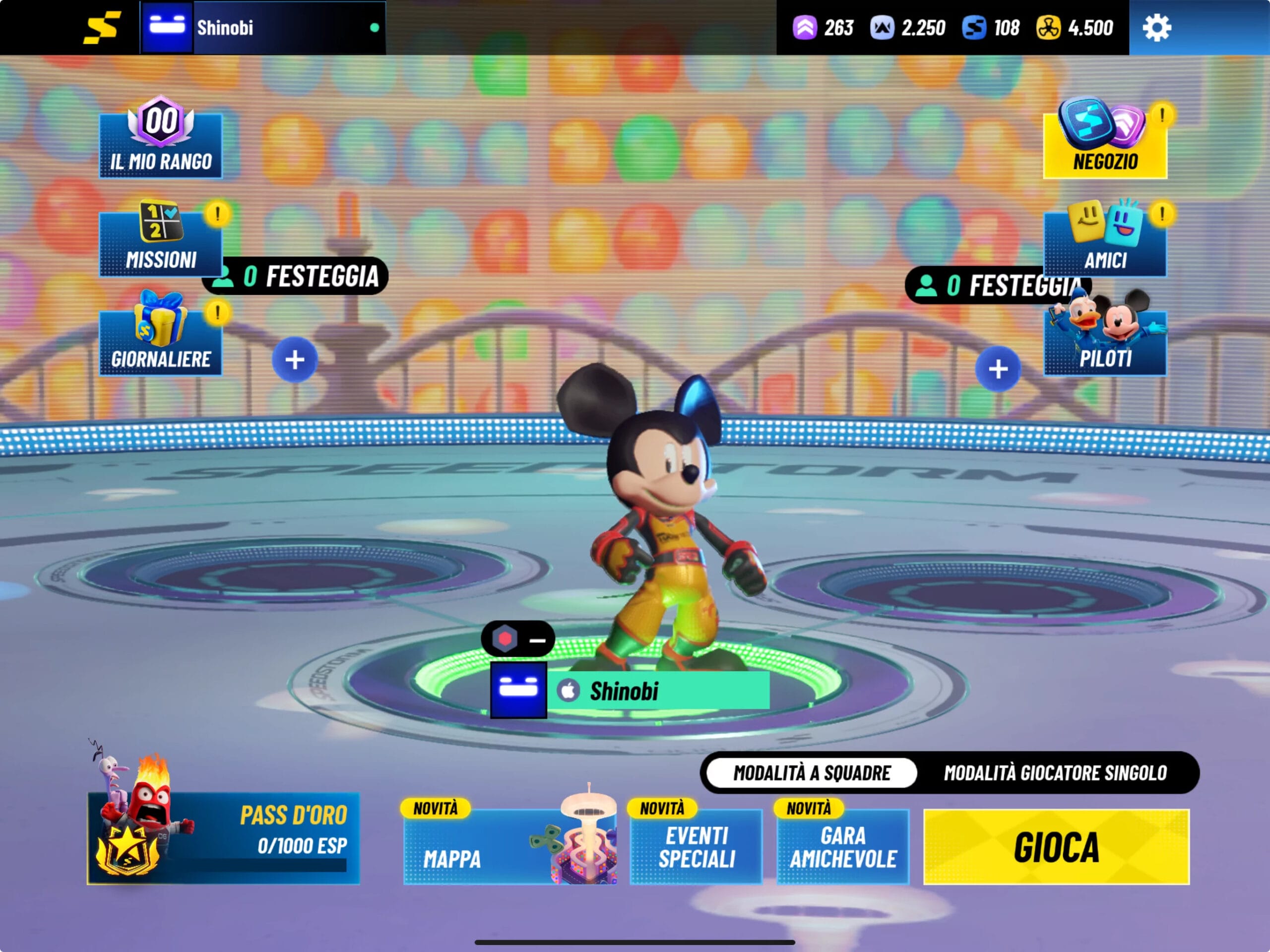Viewport: 1270px width, 952px height.
Task: Open the Gara Amichevole mode
Action: click(x=842, y=846)
